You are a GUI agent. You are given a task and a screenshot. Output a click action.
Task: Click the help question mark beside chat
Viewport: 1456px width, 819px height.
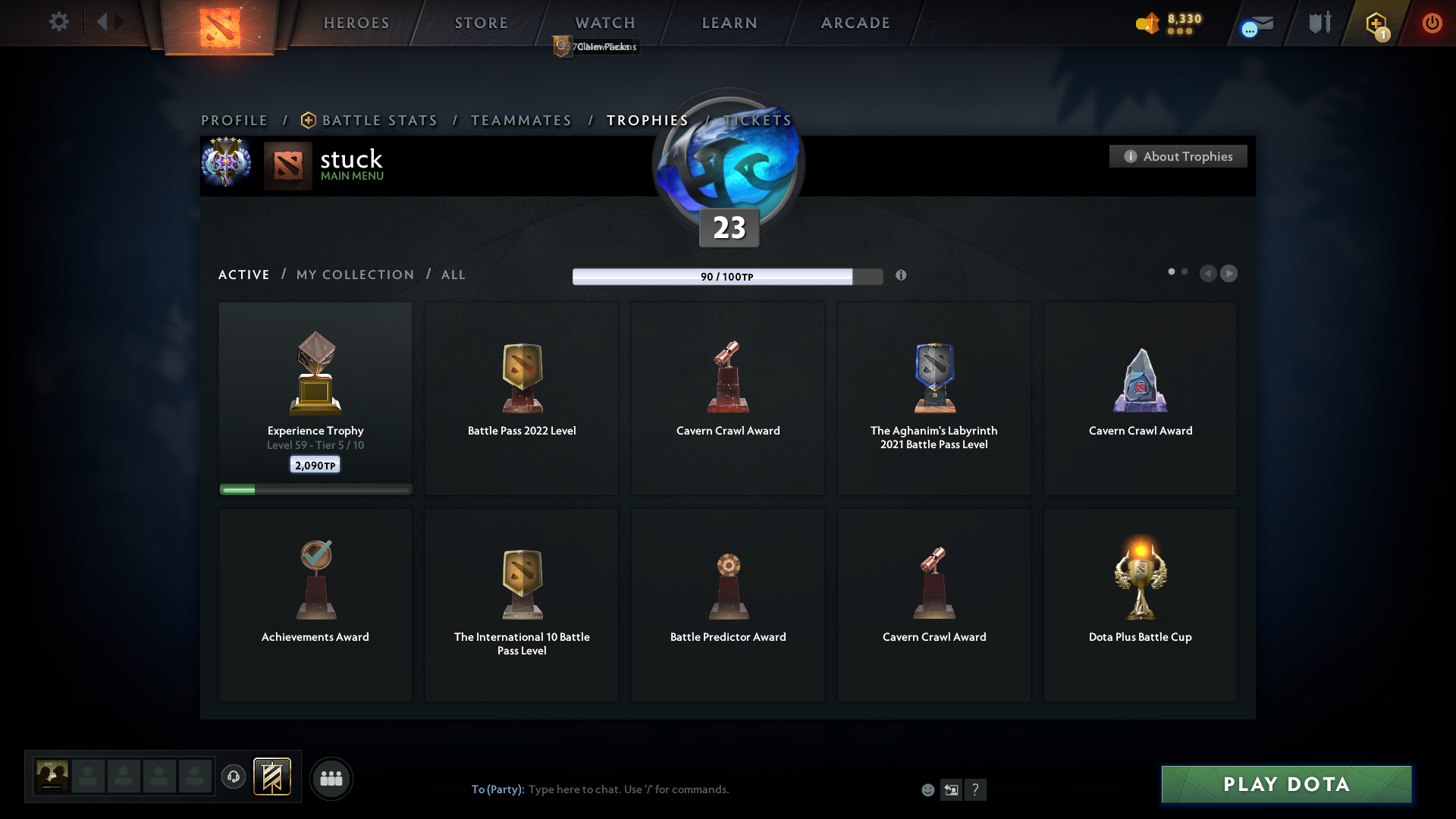tap(977, 789)
